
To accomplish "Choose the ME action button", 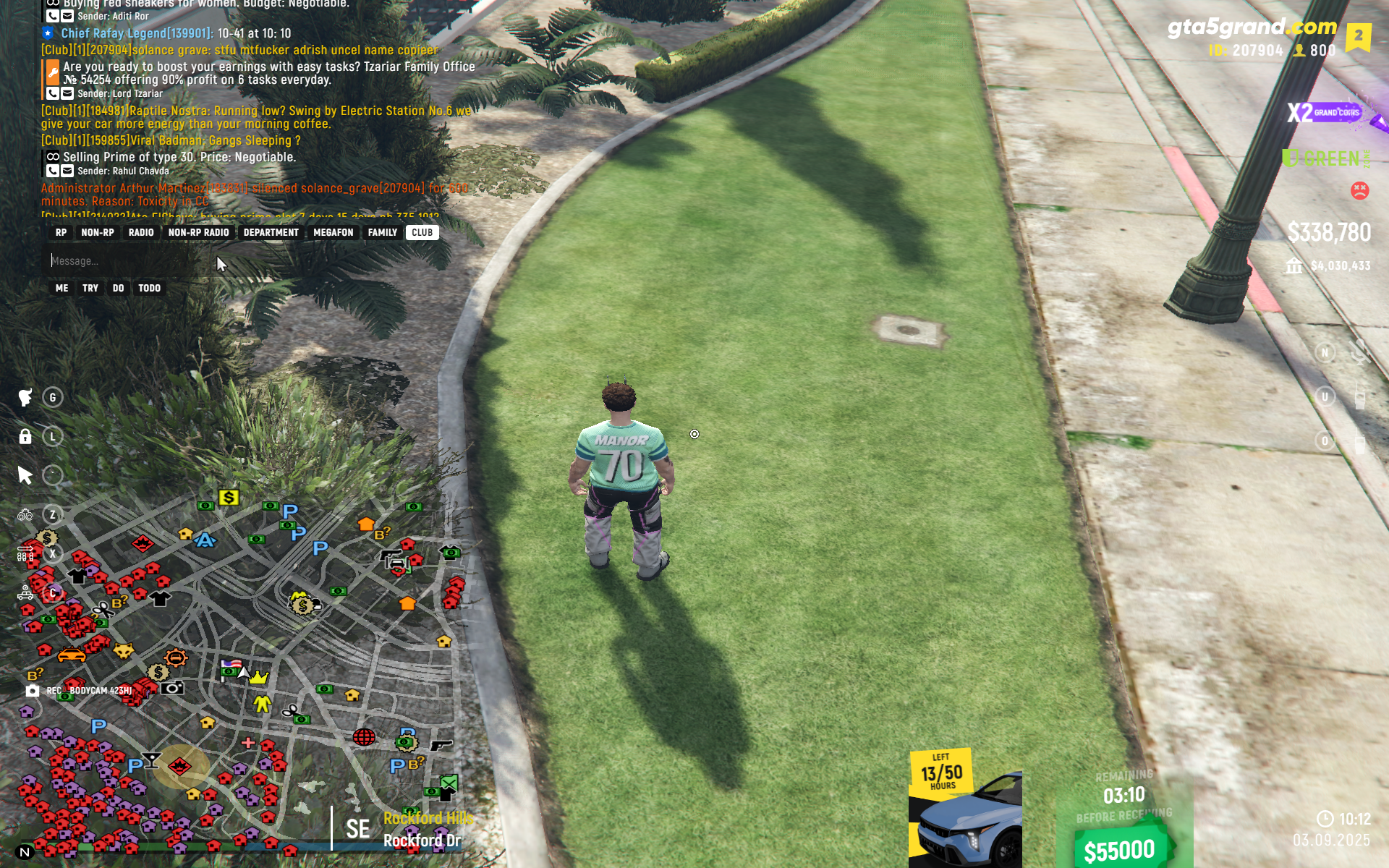I will tap(62, 288).
